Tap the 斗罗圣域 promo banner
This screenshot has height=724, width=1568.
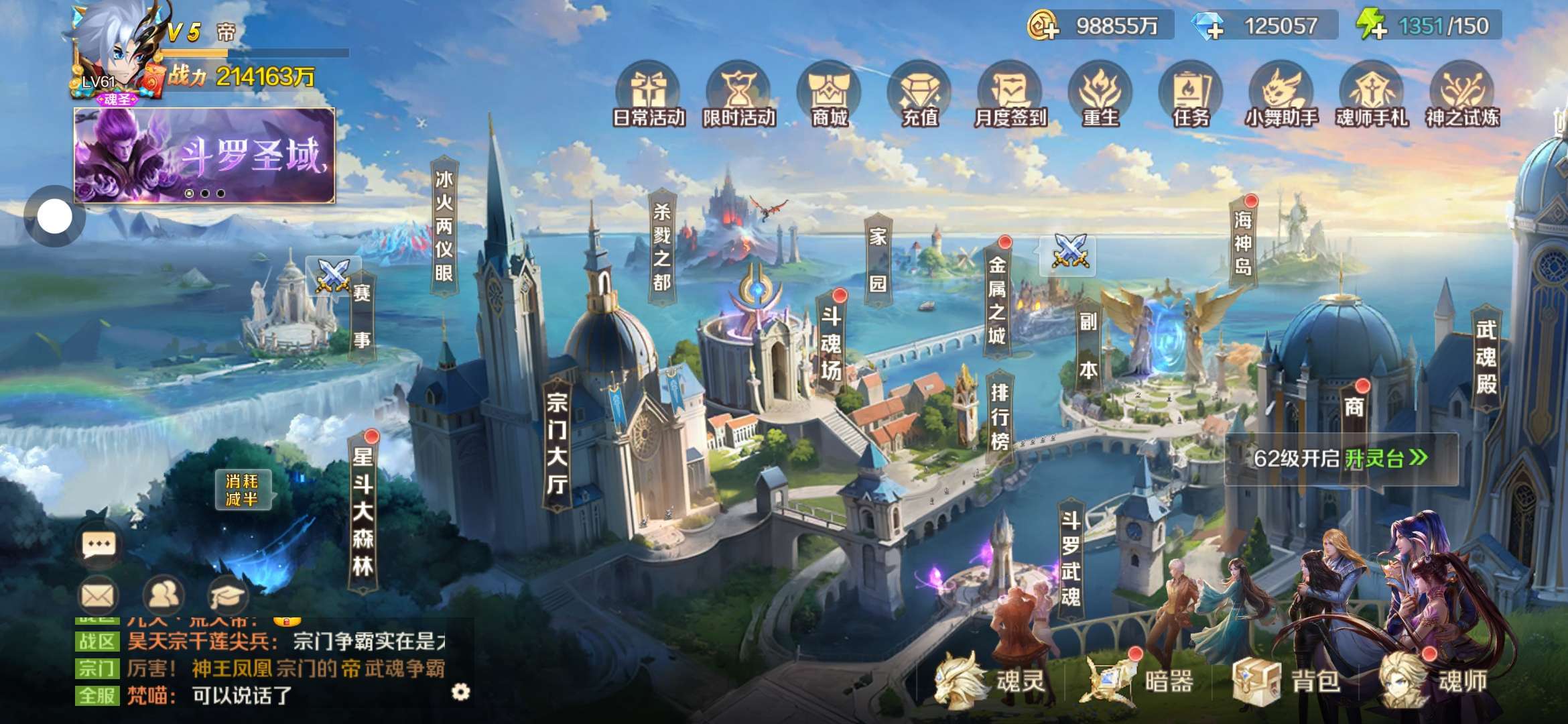(x=204, y=156)
